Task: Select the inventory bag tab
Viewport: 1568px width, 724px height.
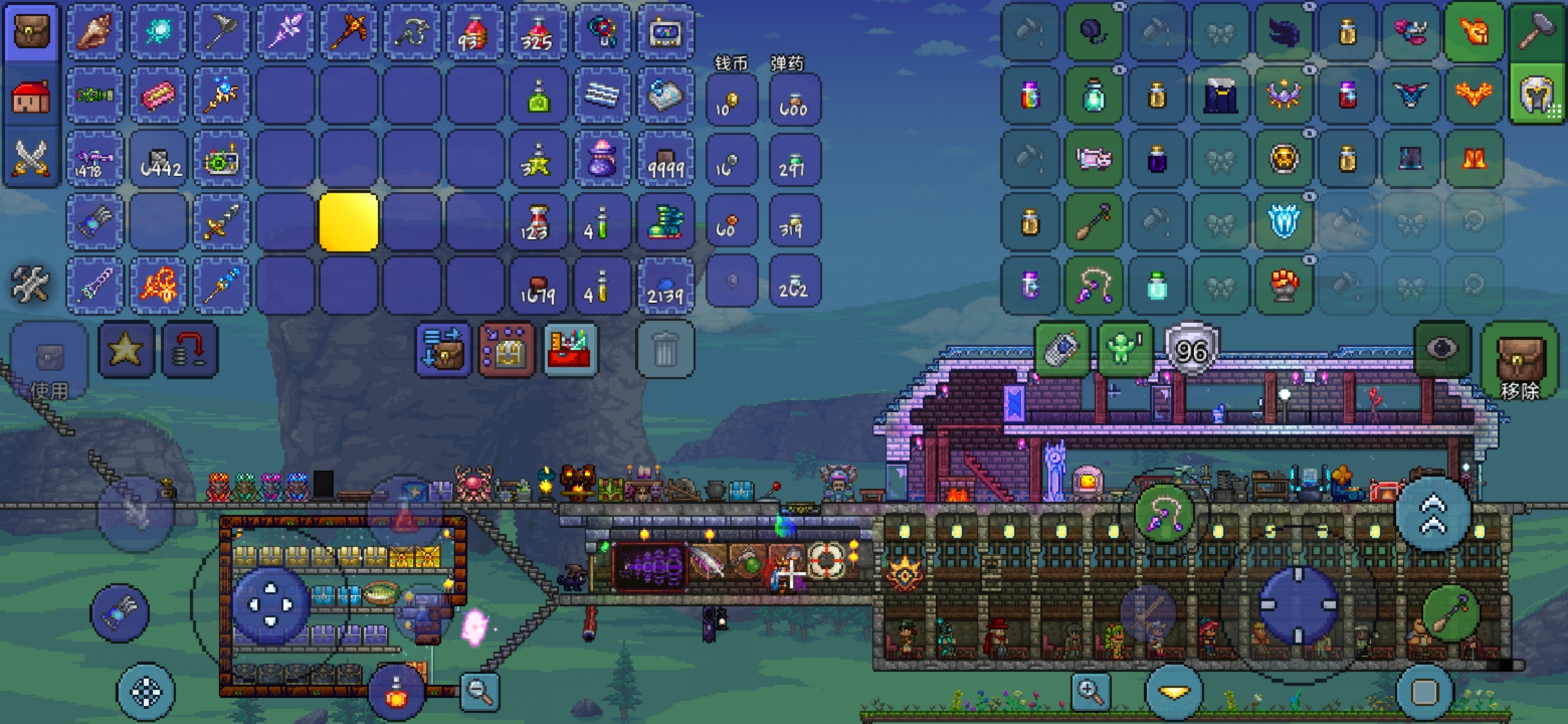Action: 31,32
